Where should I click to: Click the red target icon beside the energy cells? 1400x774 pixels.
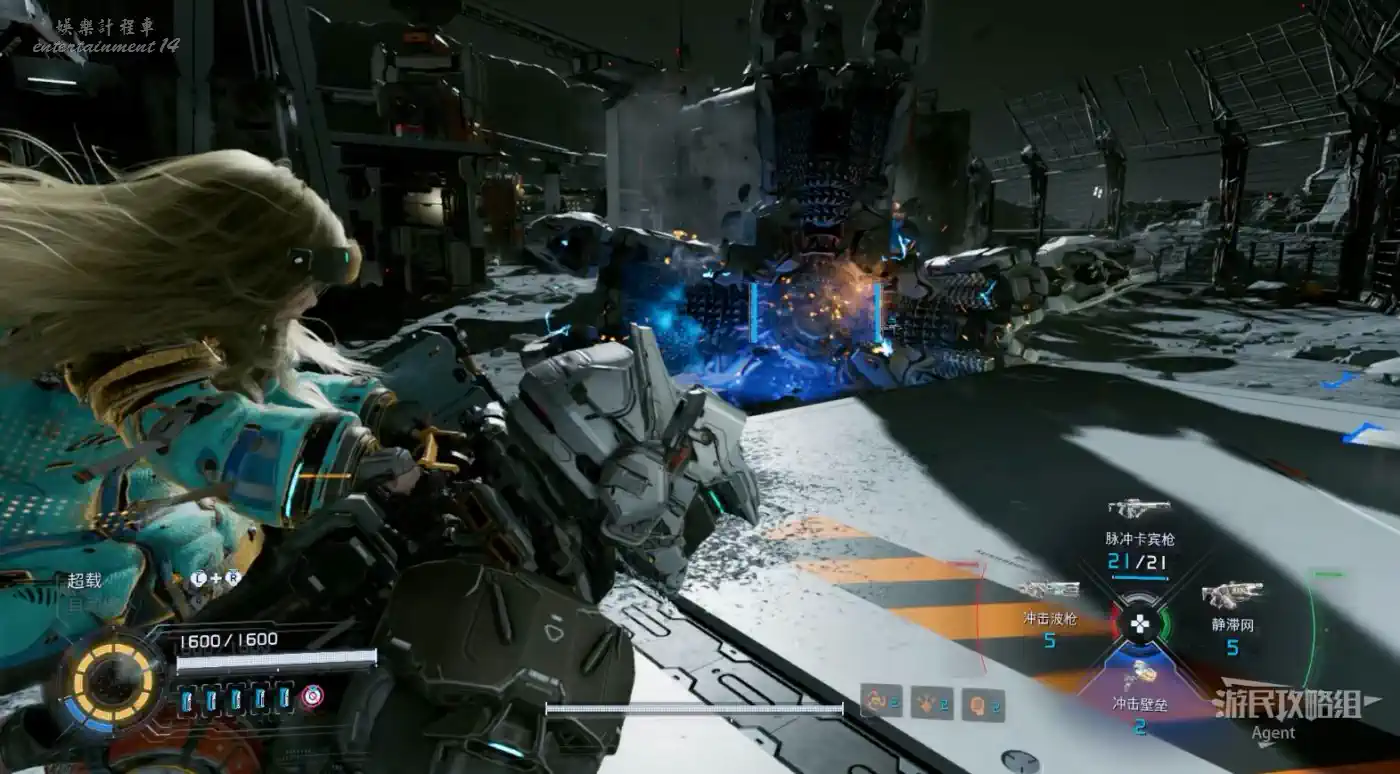point(313,697)
